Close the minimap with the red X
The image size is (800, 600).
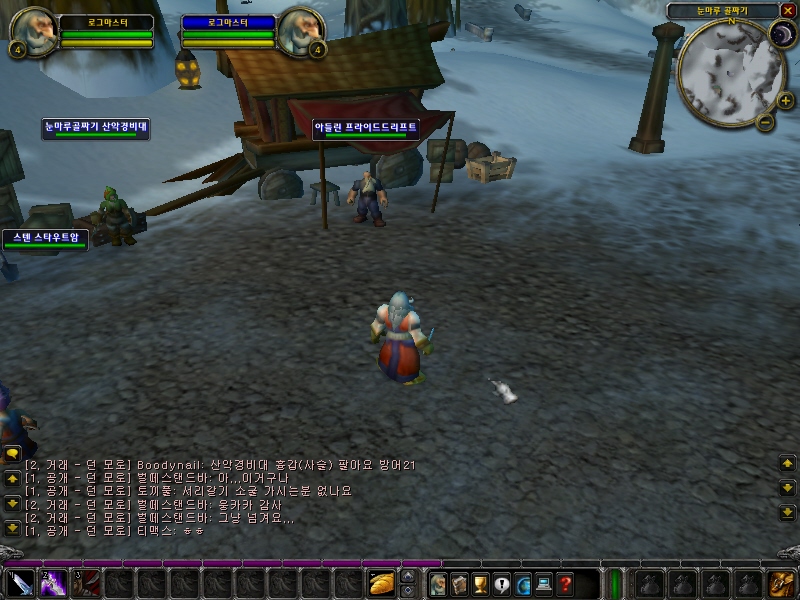pos(788,11)
